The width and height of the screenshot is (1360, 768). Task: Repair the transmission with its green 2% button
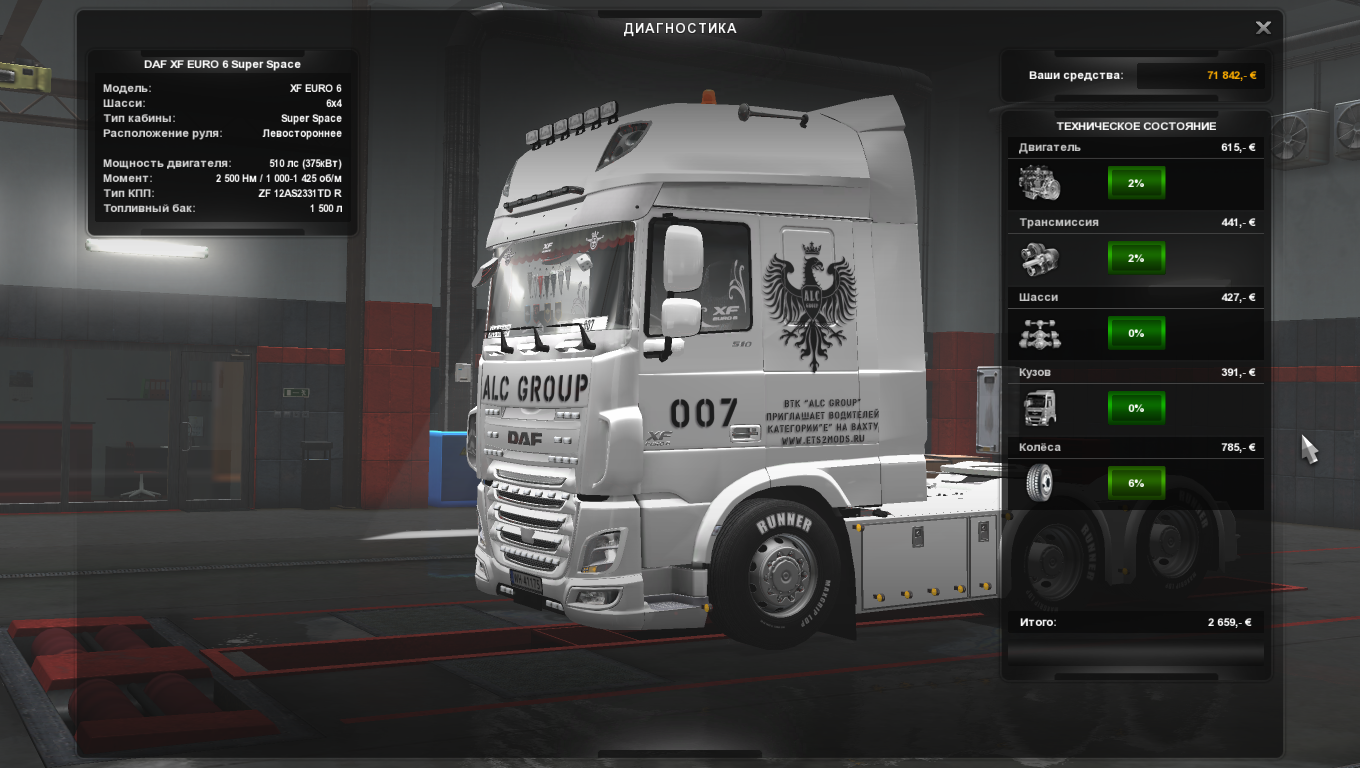coord(1136,258)
